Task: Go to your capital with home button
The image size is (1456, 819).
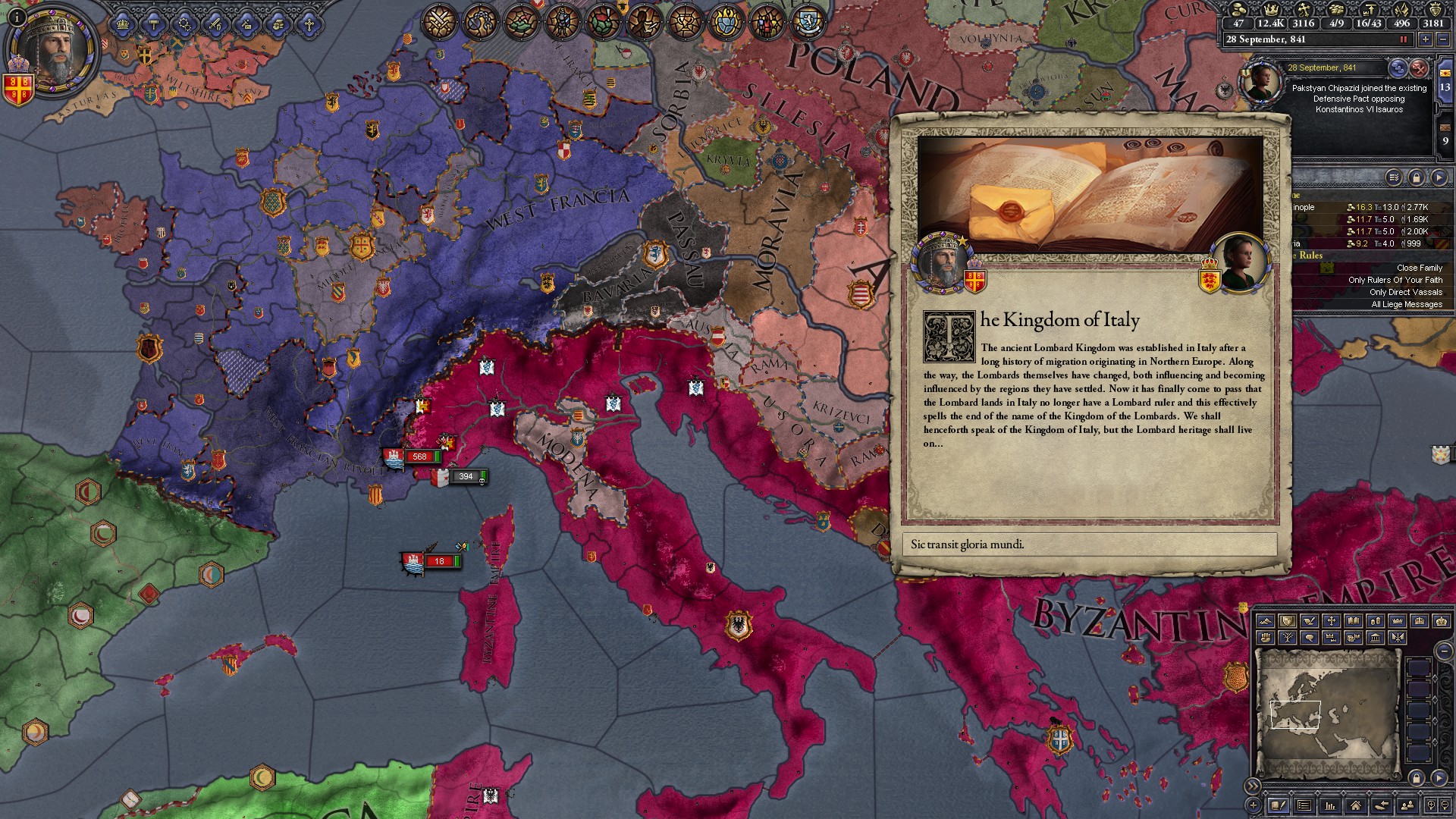Action: click(1355, 805)
